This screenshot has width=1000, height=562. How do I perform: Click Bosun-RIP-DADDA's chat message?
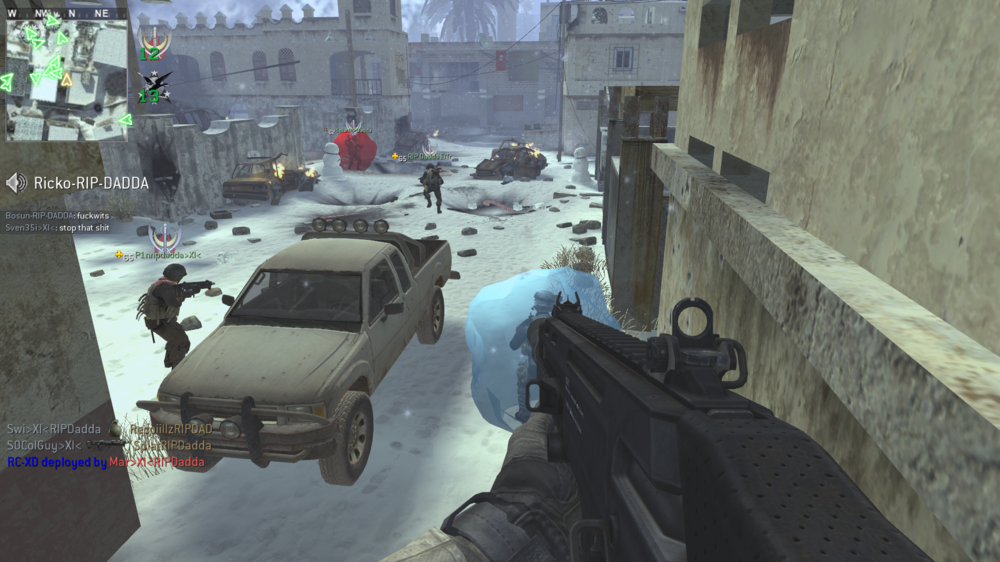58,215
